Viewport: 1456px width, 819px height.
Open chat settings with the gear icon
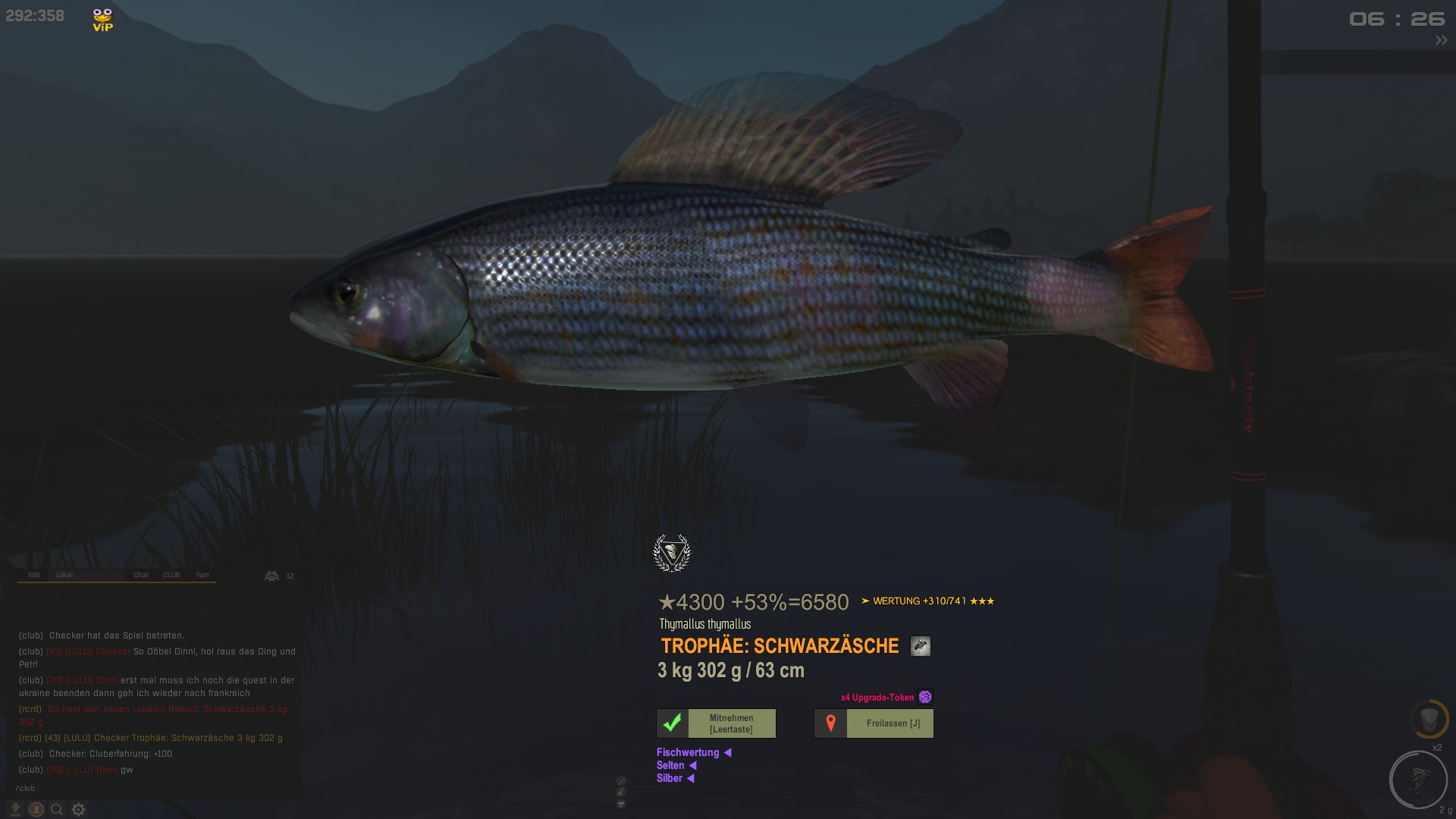point(78,809)
